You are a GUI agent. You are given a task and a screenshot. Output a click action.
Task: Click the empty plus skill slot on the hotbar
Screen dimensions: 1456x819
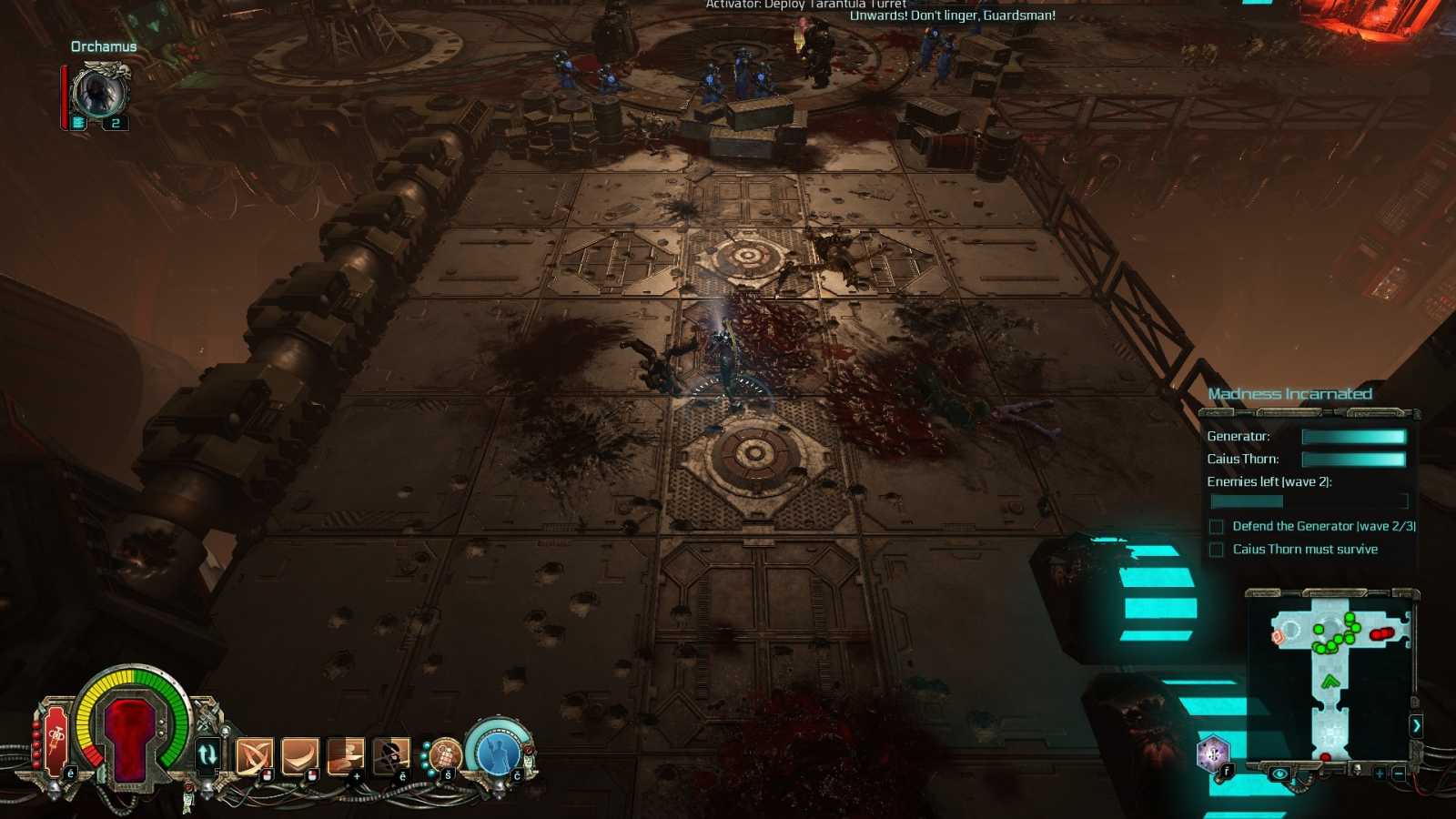346,755
